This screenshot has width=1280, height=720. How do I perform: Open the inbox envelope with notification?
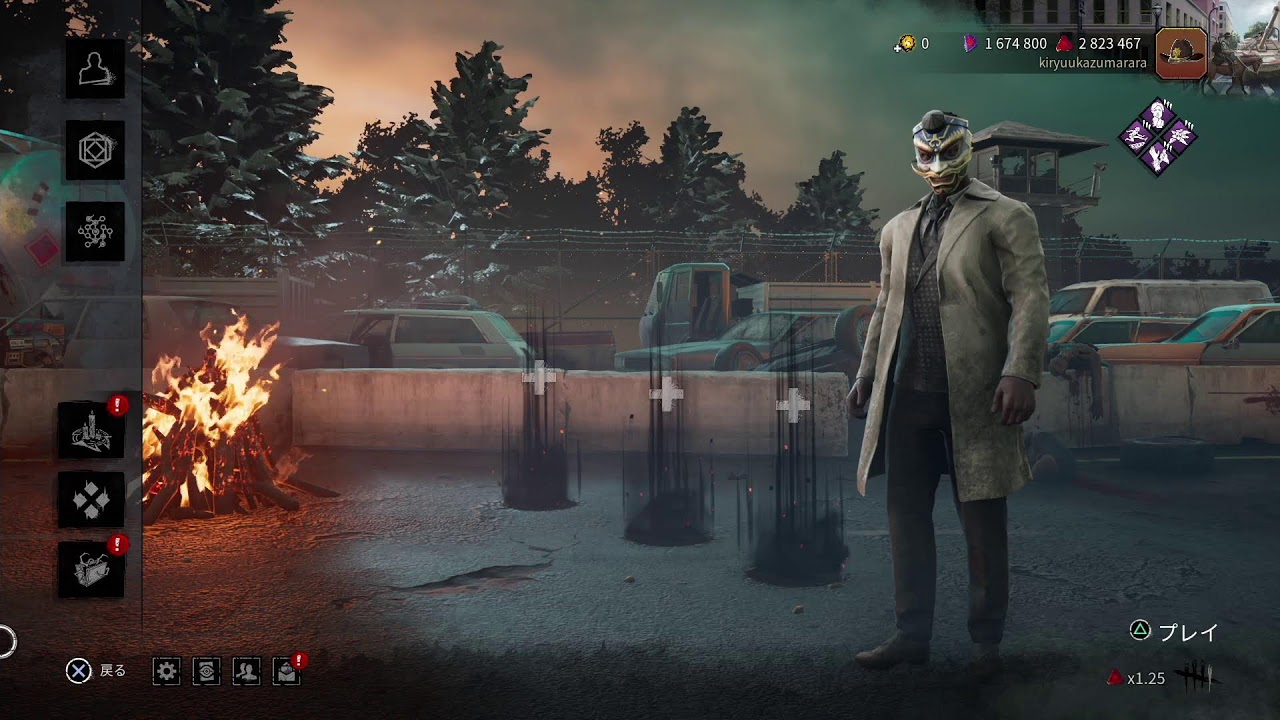287,671
